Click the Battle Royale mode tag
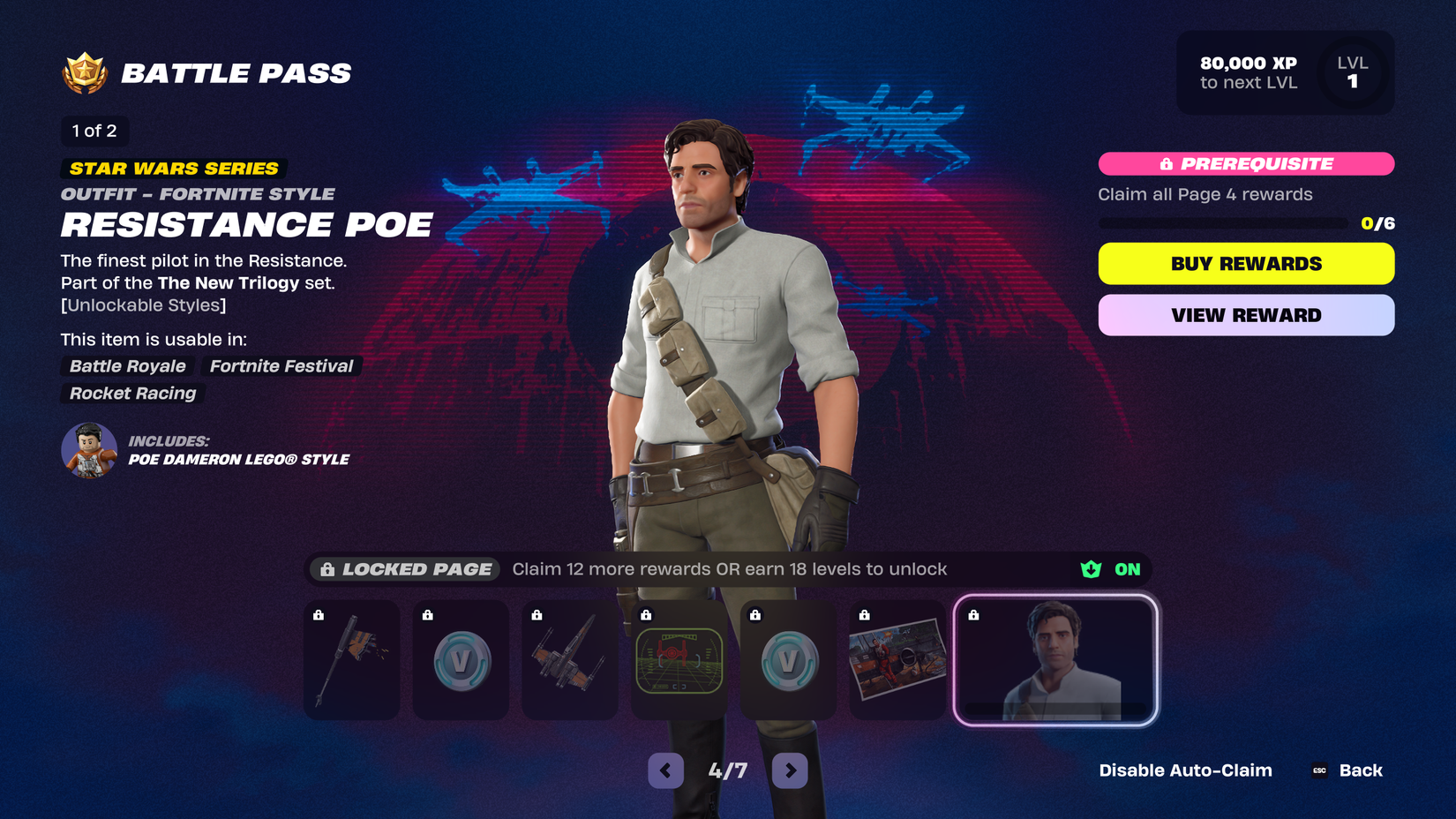The image size is (1456, 819). (126, 366)
